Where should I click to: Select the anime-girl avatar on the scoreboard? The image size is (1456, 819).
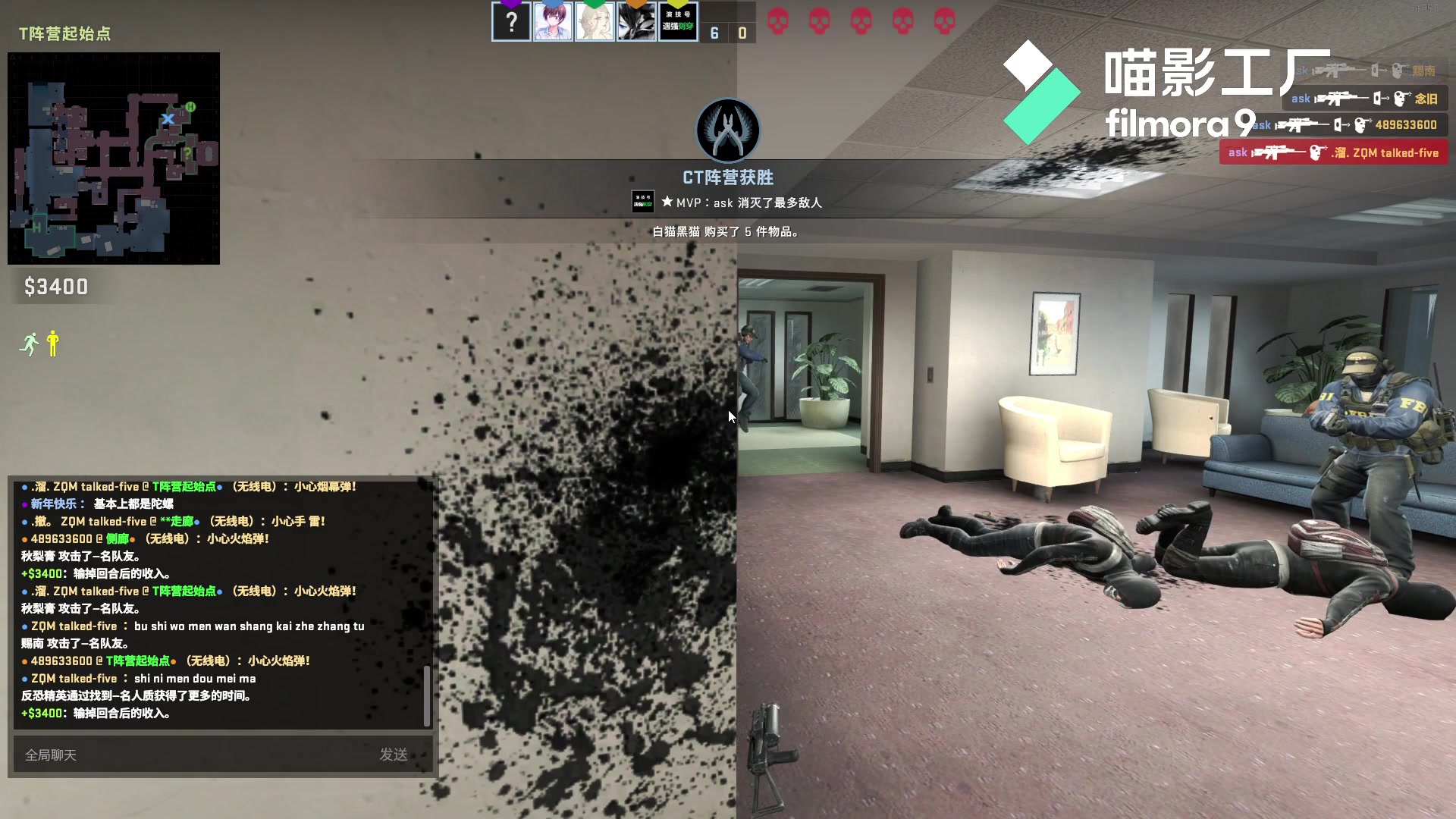click(x=554, y=22)
